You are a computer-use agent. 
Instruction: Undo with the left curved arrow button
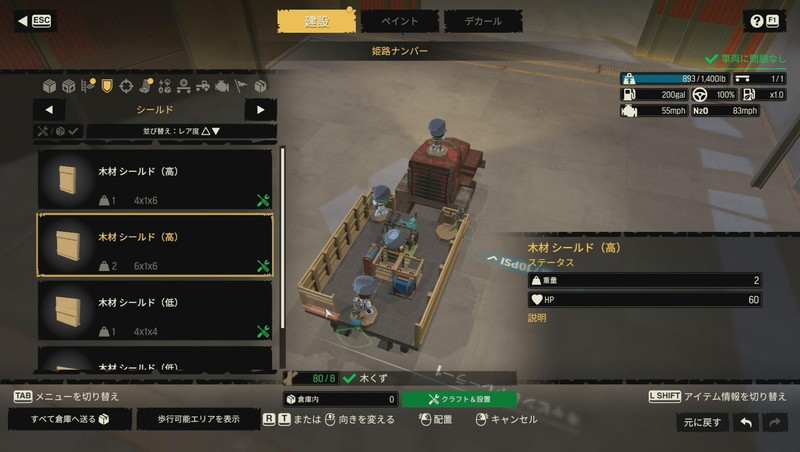point(745,422)
